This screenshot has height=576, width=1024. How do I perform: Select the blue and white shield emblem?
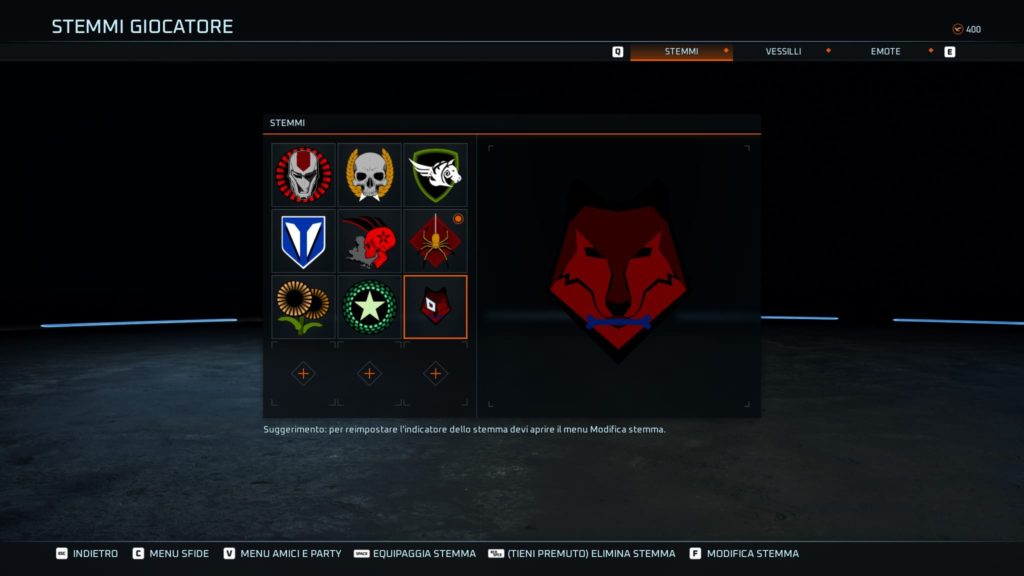tap(303, 241)
